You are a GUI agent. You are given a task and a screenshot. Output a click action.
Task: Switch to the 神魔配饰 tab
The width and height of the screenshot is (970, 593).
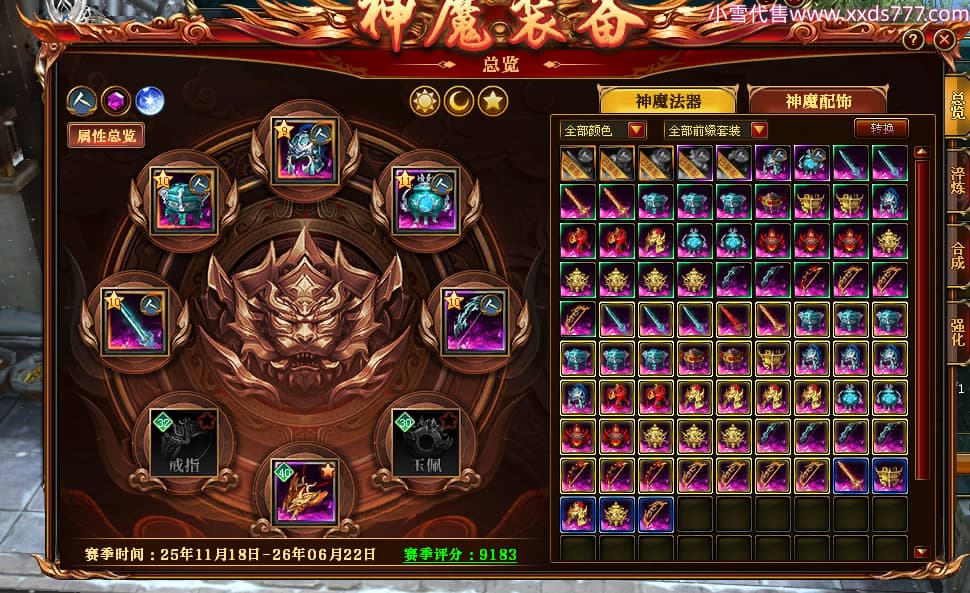click(818, 101)
